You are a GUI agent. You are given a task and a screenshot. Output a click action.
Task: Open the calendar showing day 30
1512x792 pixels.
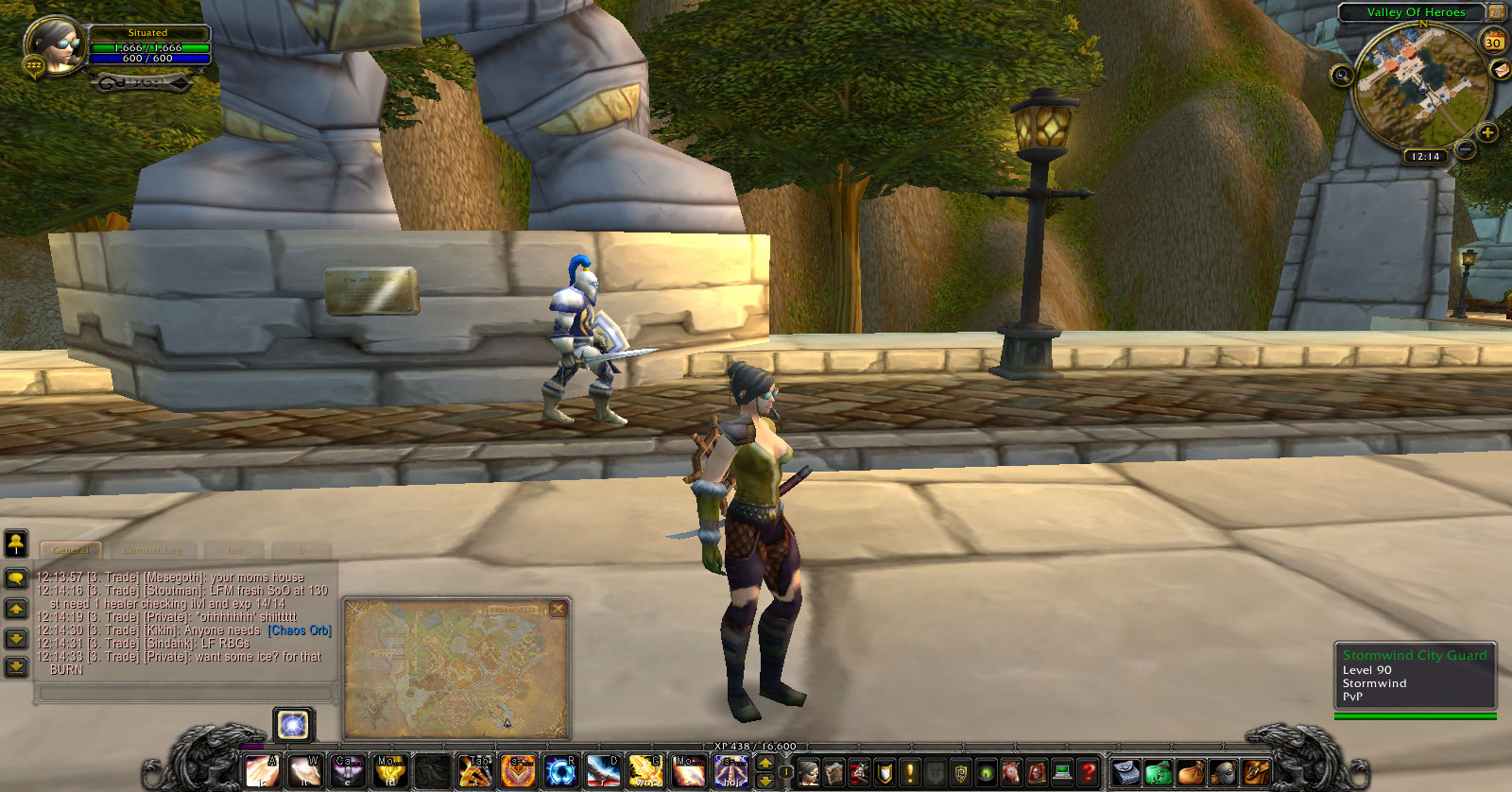pyautogui.click(x=1493, y=43)
